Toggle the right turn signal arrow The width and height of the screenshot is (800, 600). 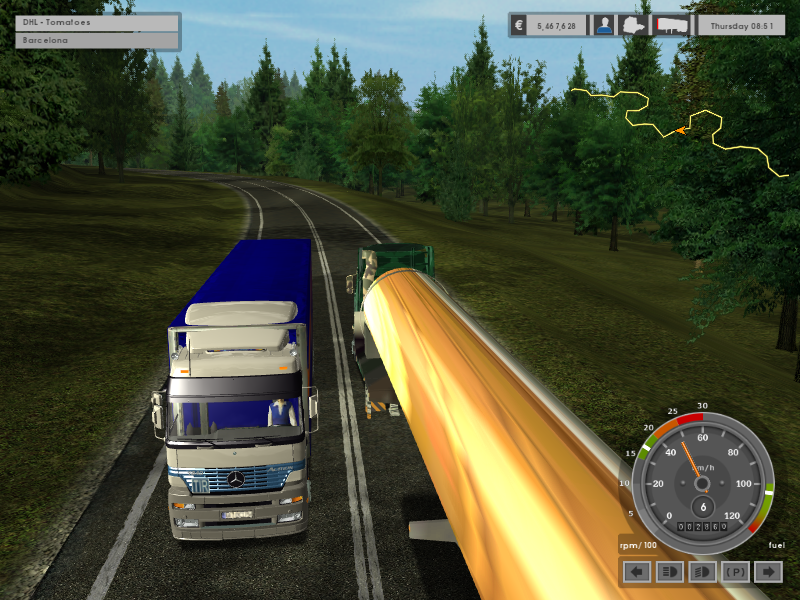767,571
